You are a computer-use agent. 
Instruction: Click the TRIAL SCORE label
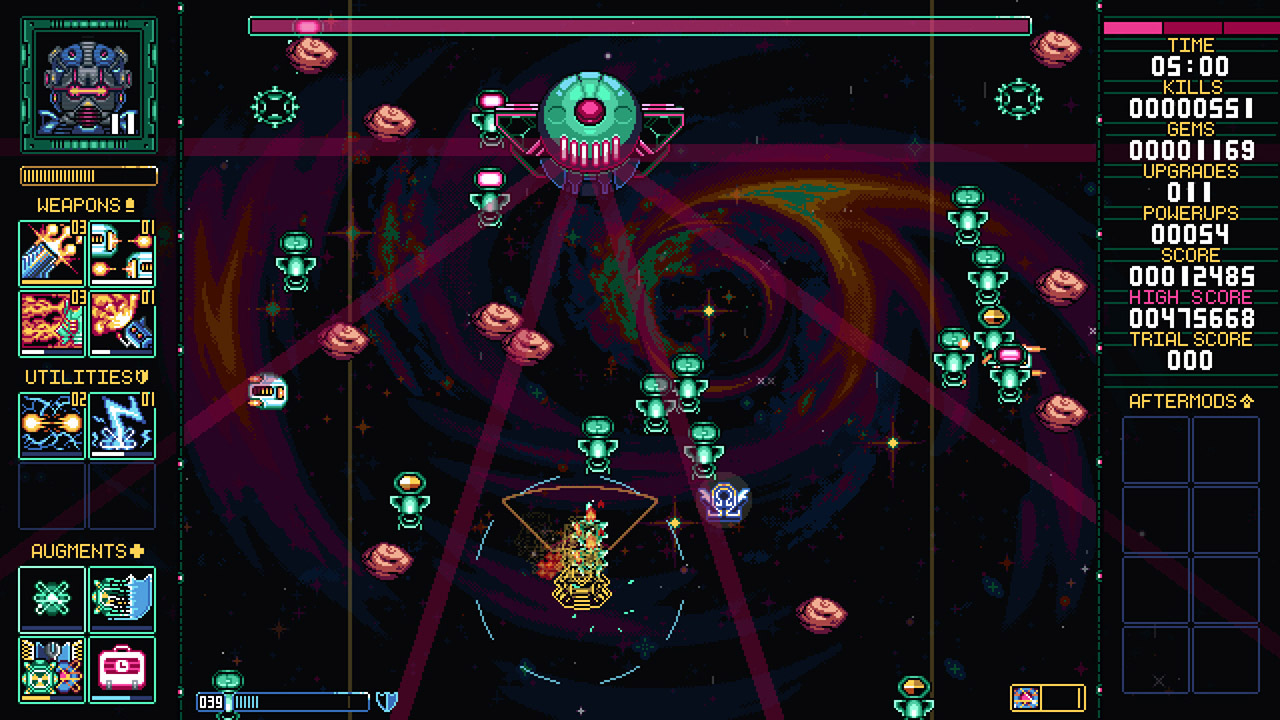[1191, 339]
